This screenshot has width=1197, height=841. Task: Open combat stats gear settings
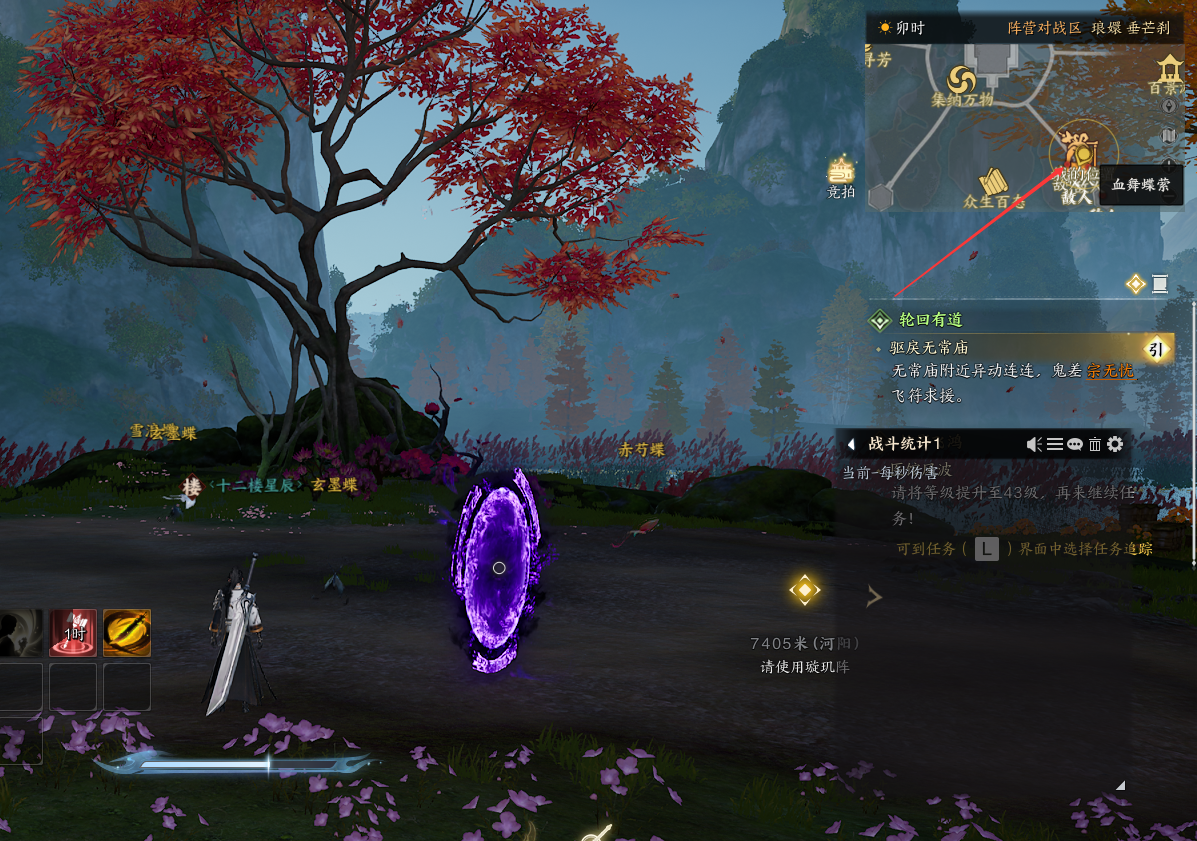[x=1115, y=444]
